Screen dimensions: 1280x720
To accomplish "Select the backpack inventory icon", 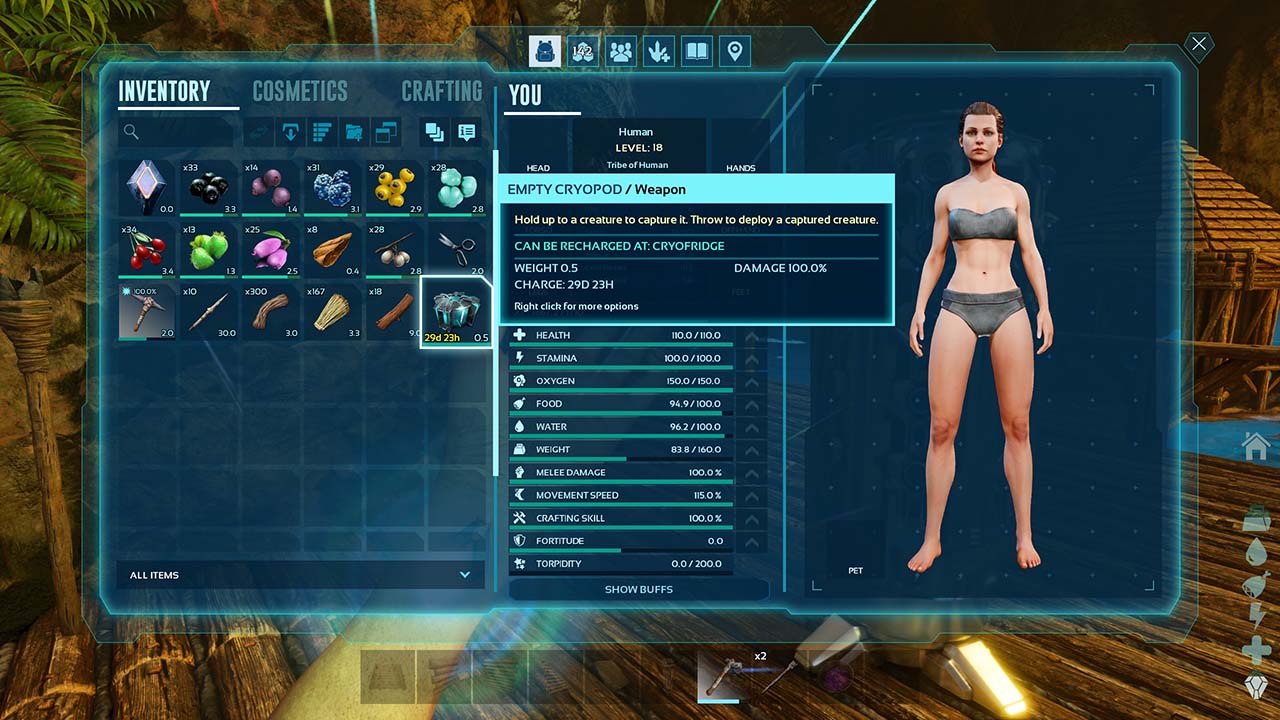I will 544,51.
